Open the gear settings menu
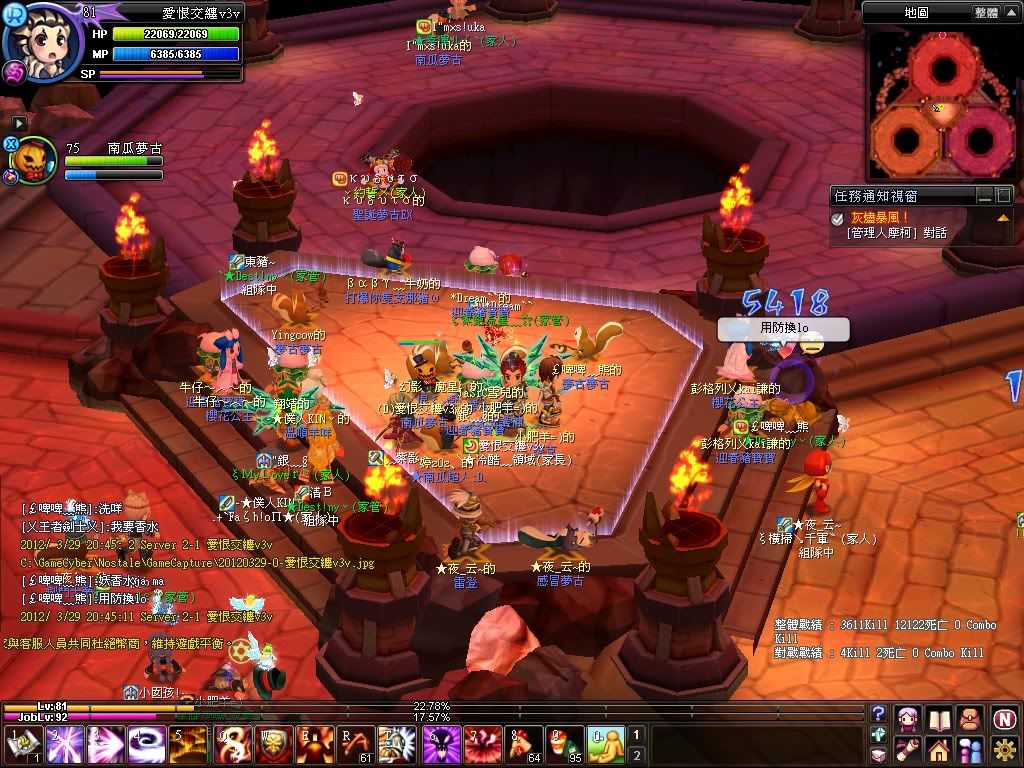The width and height of the screenshot is (1024, 768). 1004,749
